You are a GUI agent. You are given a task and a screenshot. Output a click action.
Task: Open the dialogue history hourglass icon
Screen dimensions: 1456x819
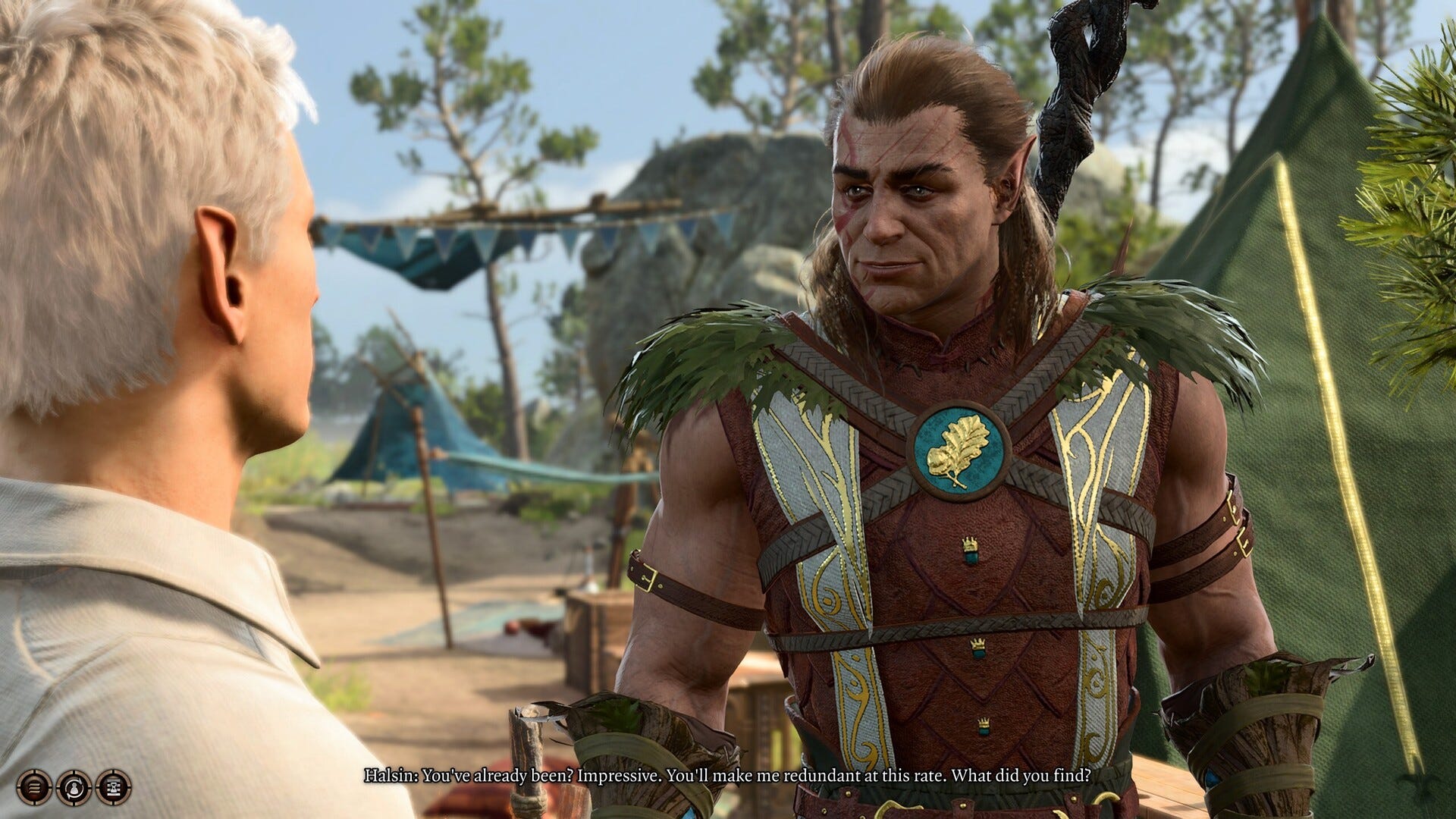tap(114, 787)
